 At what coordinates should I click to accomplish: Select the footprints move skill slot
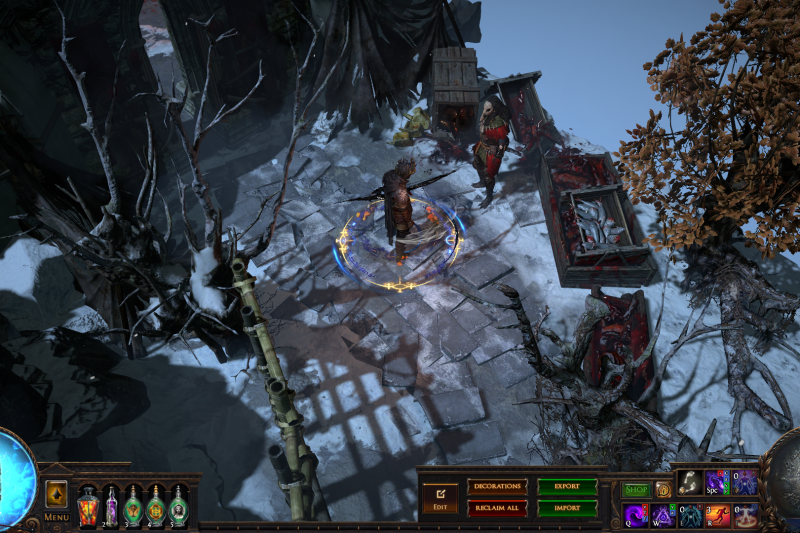pos(690,483)
